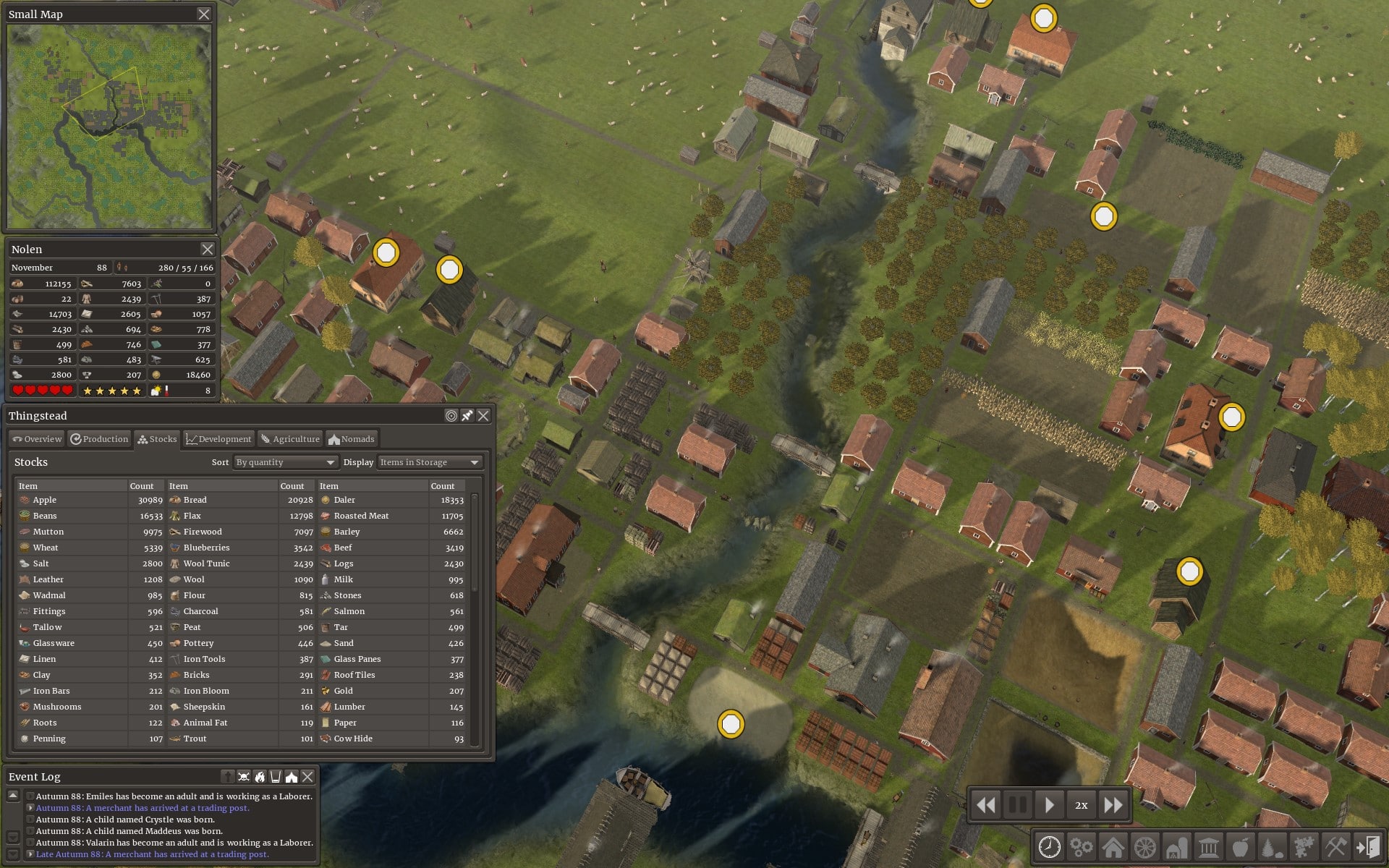The height and width of the screenshot is (868, 1389).
Task: Show the Development tab
Action: [218, 439]
